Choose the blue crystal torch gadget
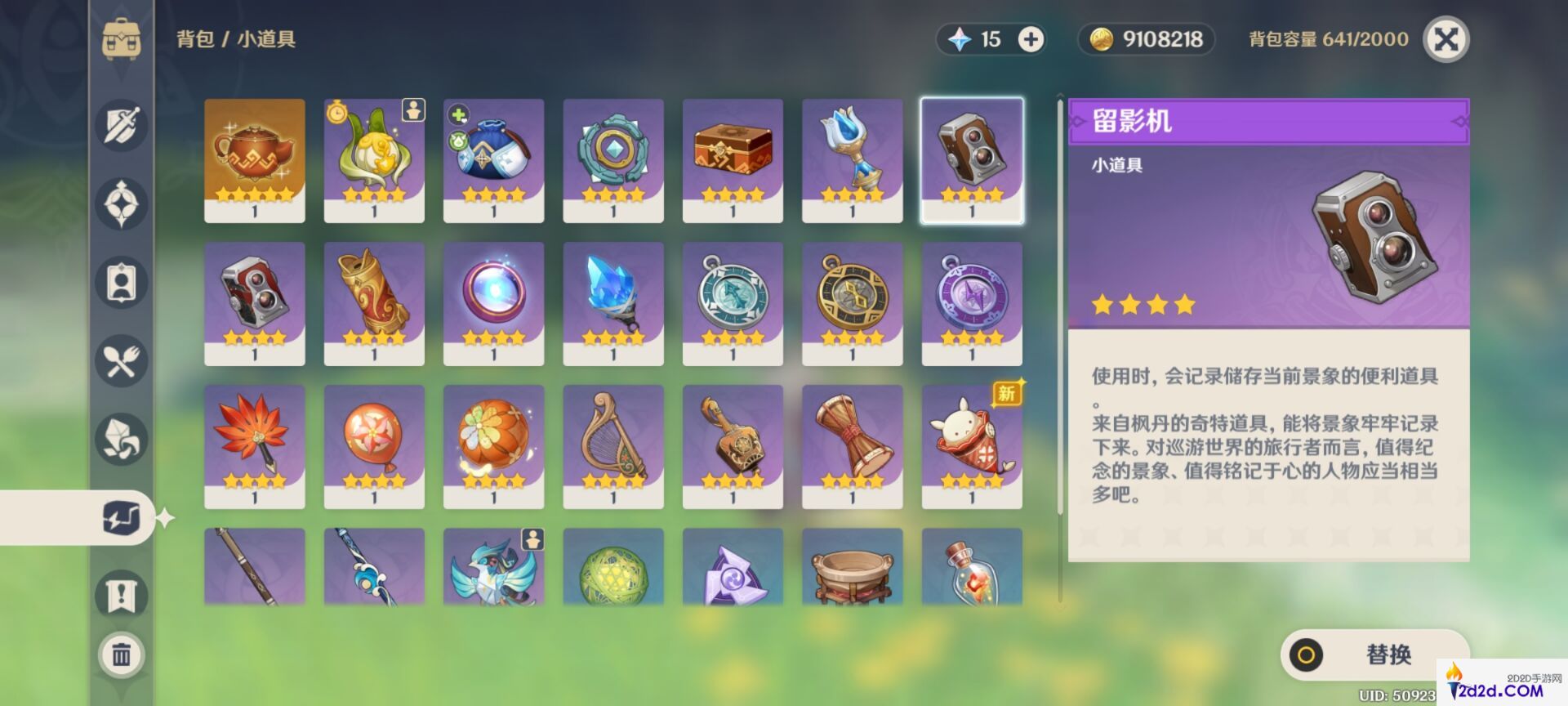The image size is (1568, 706). click(x=613, y=303)
